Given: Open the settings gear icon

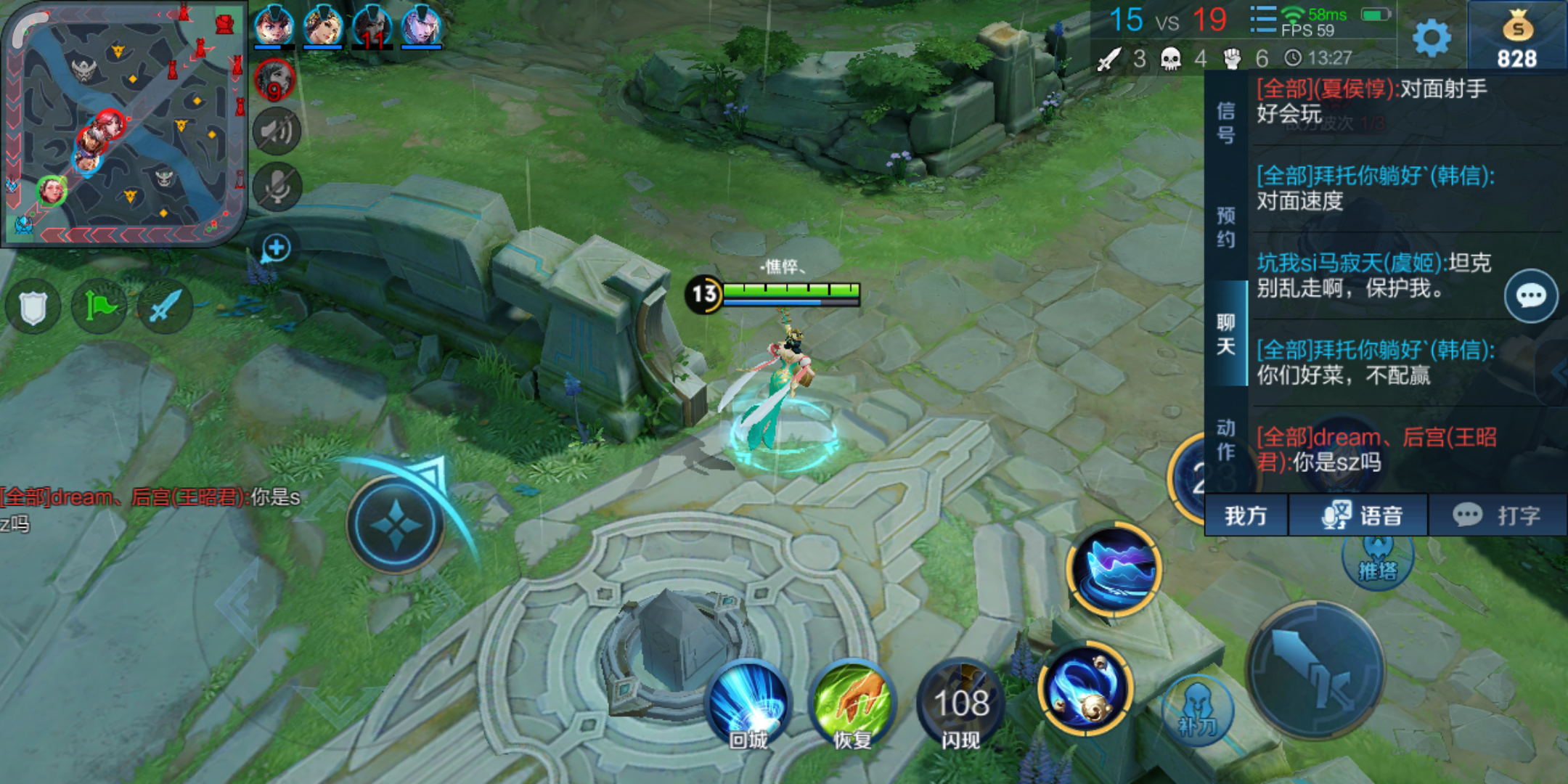Looking at the screenshot, I should click(x=1432, y=38).
